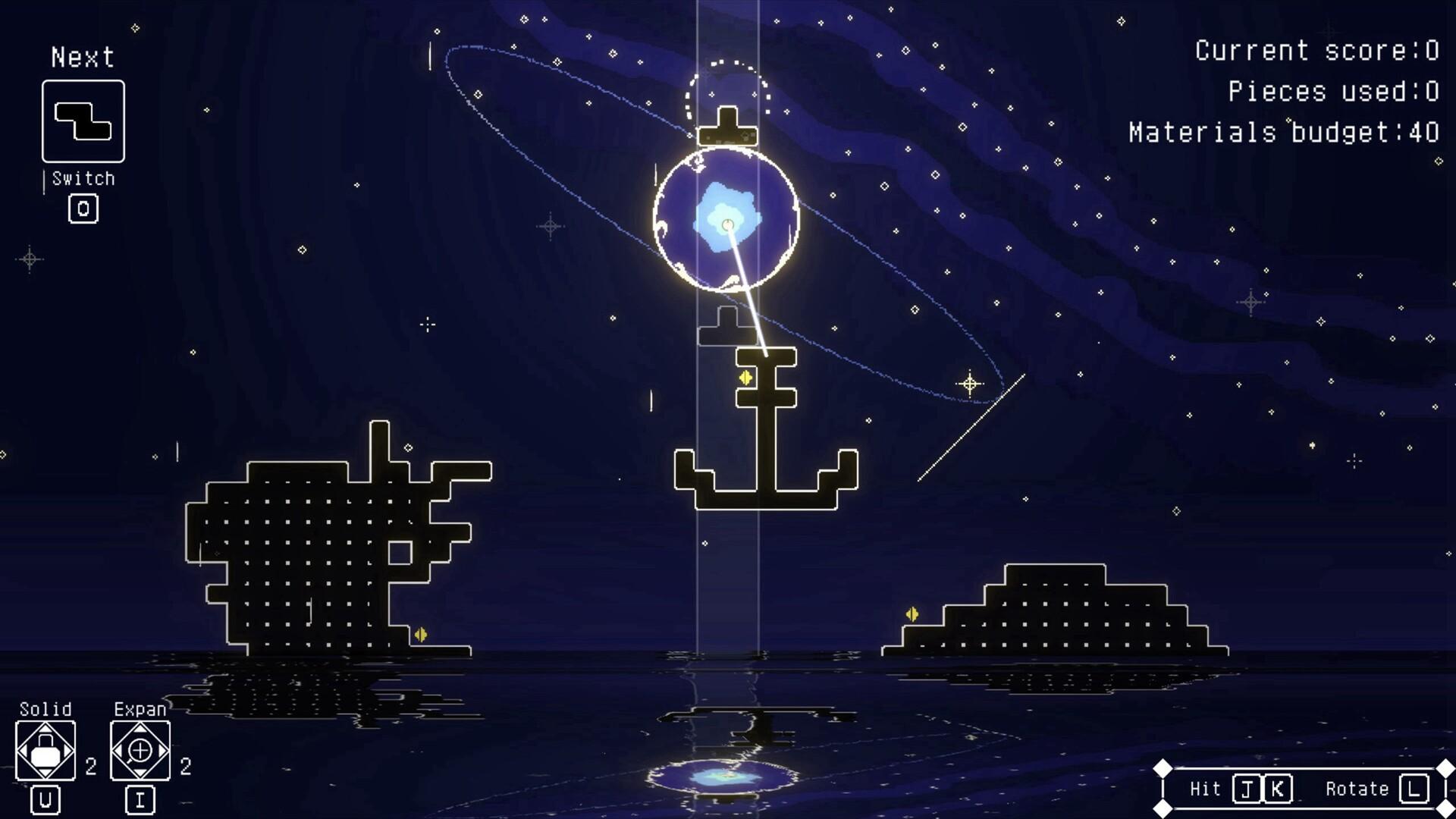The height and width of the screenshot is (819, 1456).
Task: Toggle Hit with the K key button
Action: pos(1277,789)
